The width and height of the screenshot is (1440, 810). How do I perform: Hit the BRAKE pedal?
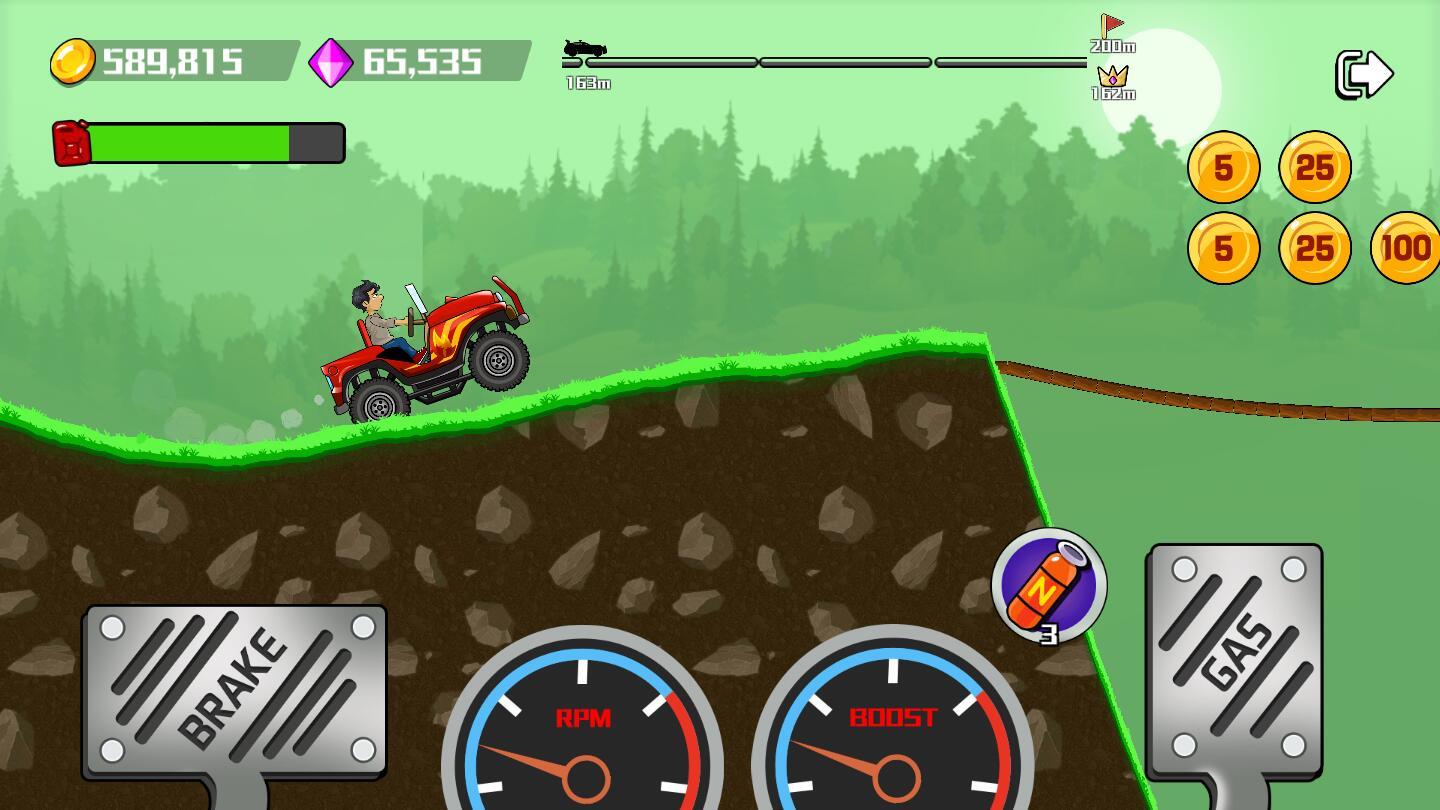(x=236, y=690)
